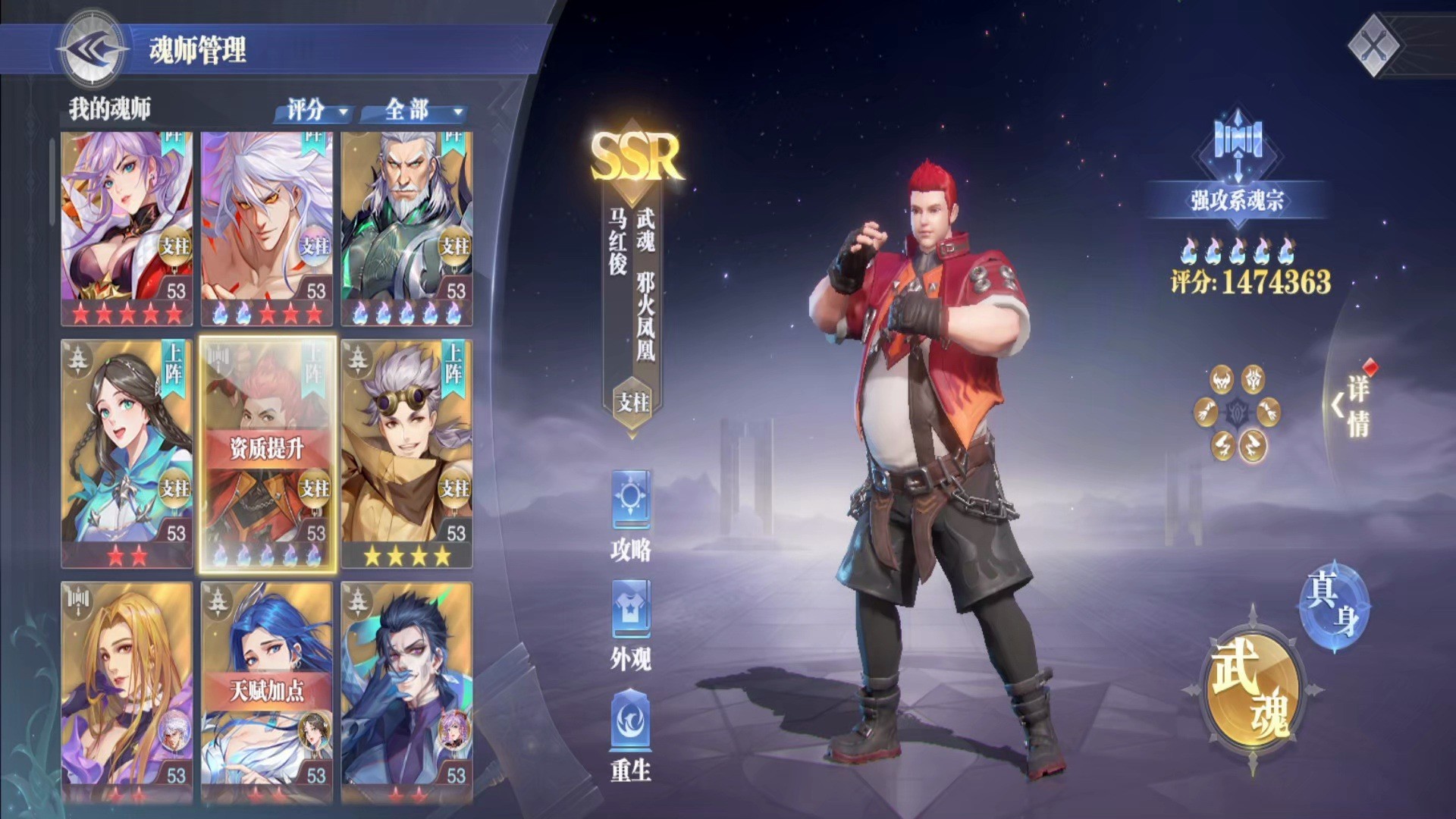Tap the 资质提升 banner on the selected card
This screenshot has height=819, width=1456.
(x=266, y=448)
